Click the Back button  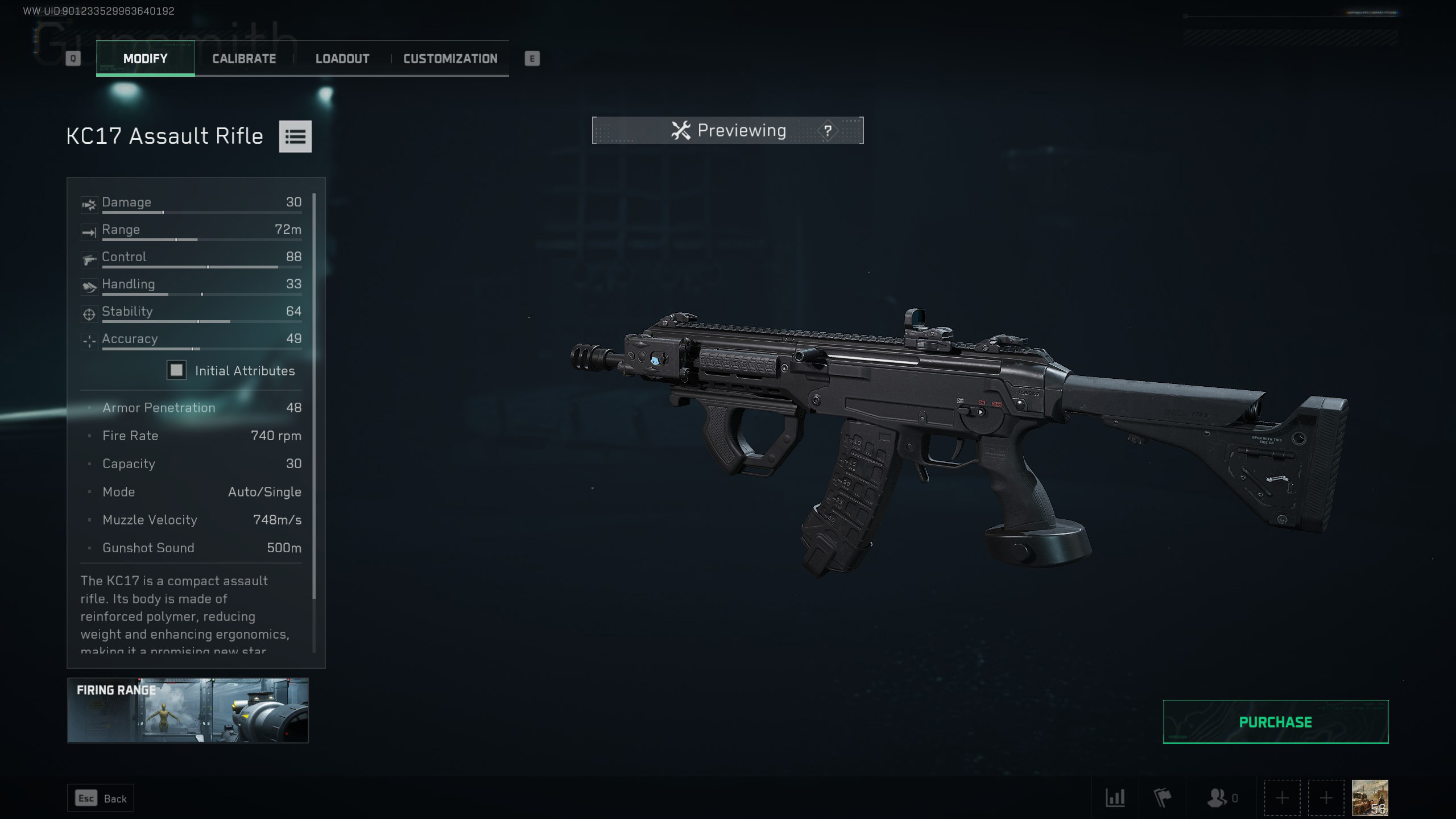pyautogui.click(x=101, y=799)
